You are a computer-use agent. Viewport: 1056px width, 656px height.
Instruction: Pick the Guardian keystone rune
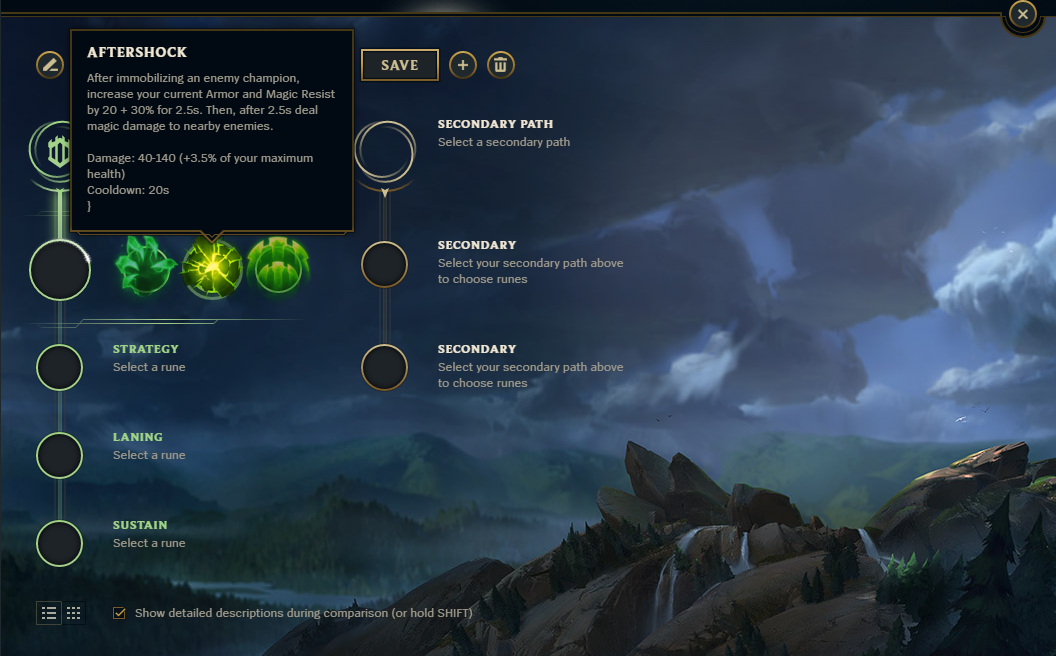point(278,268)
